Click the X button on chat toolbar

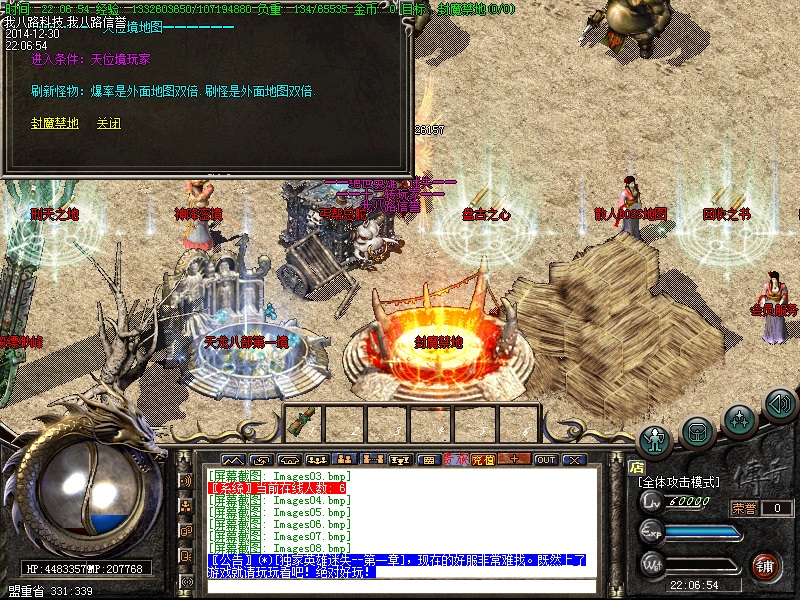[x=573, y=460]
